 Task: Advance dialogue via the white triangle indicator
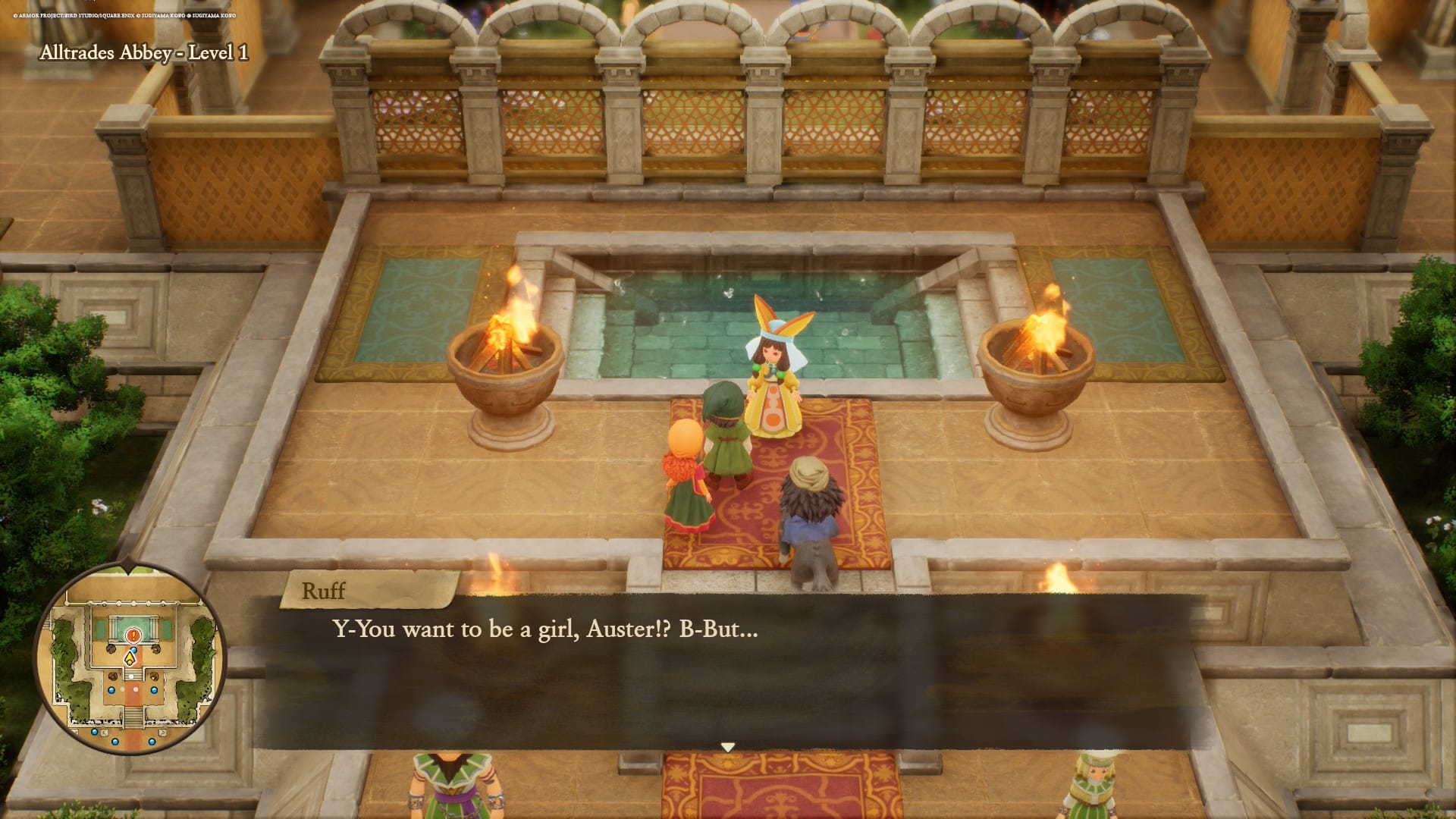pos(728,746)
